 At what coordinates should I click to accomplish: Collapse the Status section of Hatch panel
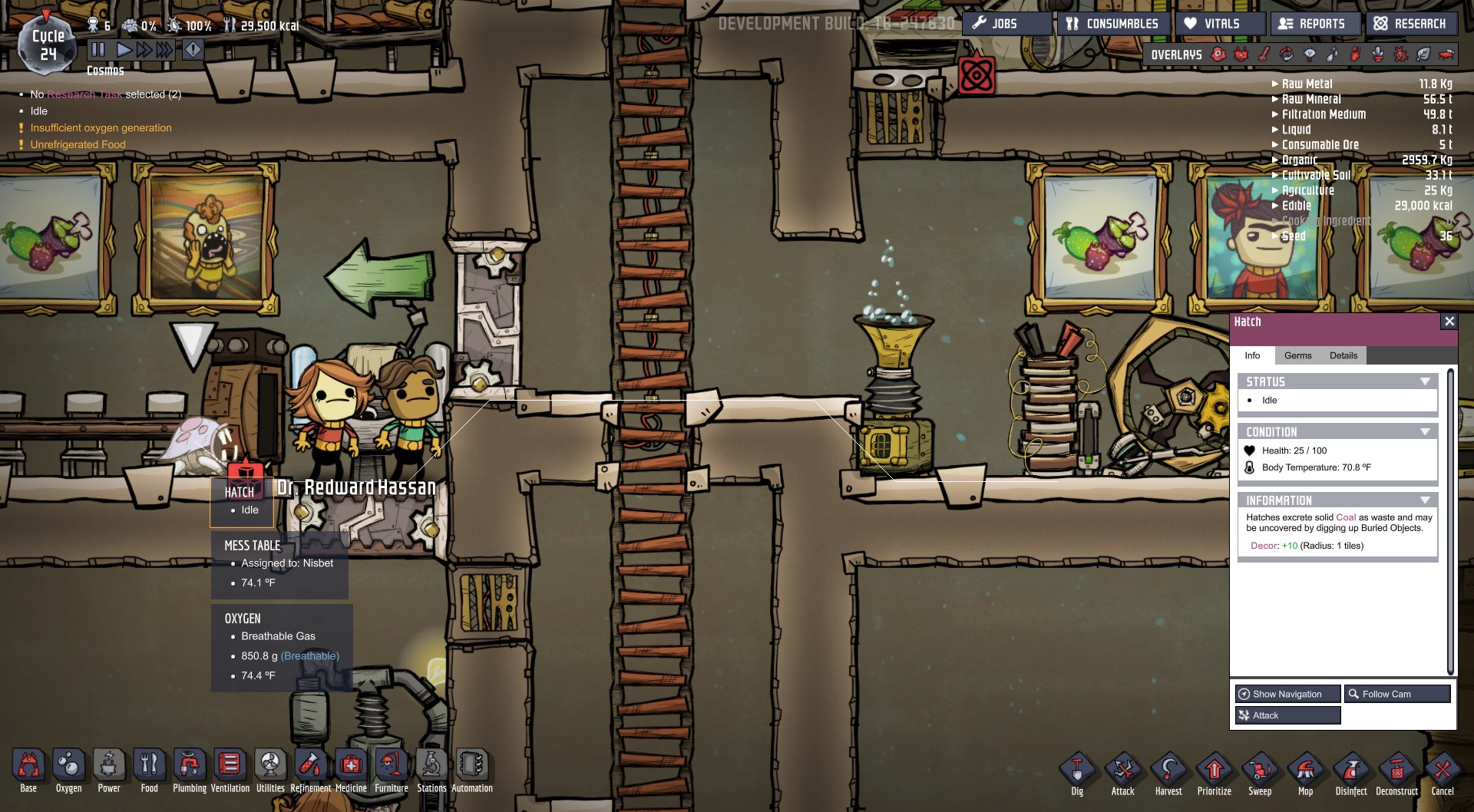[1426, 381]
